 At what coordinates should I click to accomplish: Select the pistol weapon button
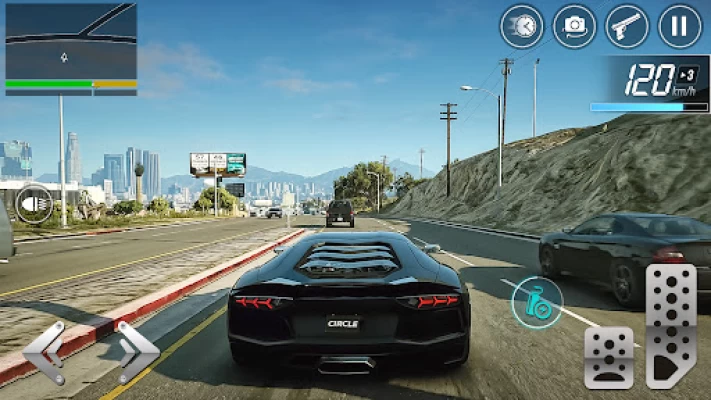click(x=627, y=26)
